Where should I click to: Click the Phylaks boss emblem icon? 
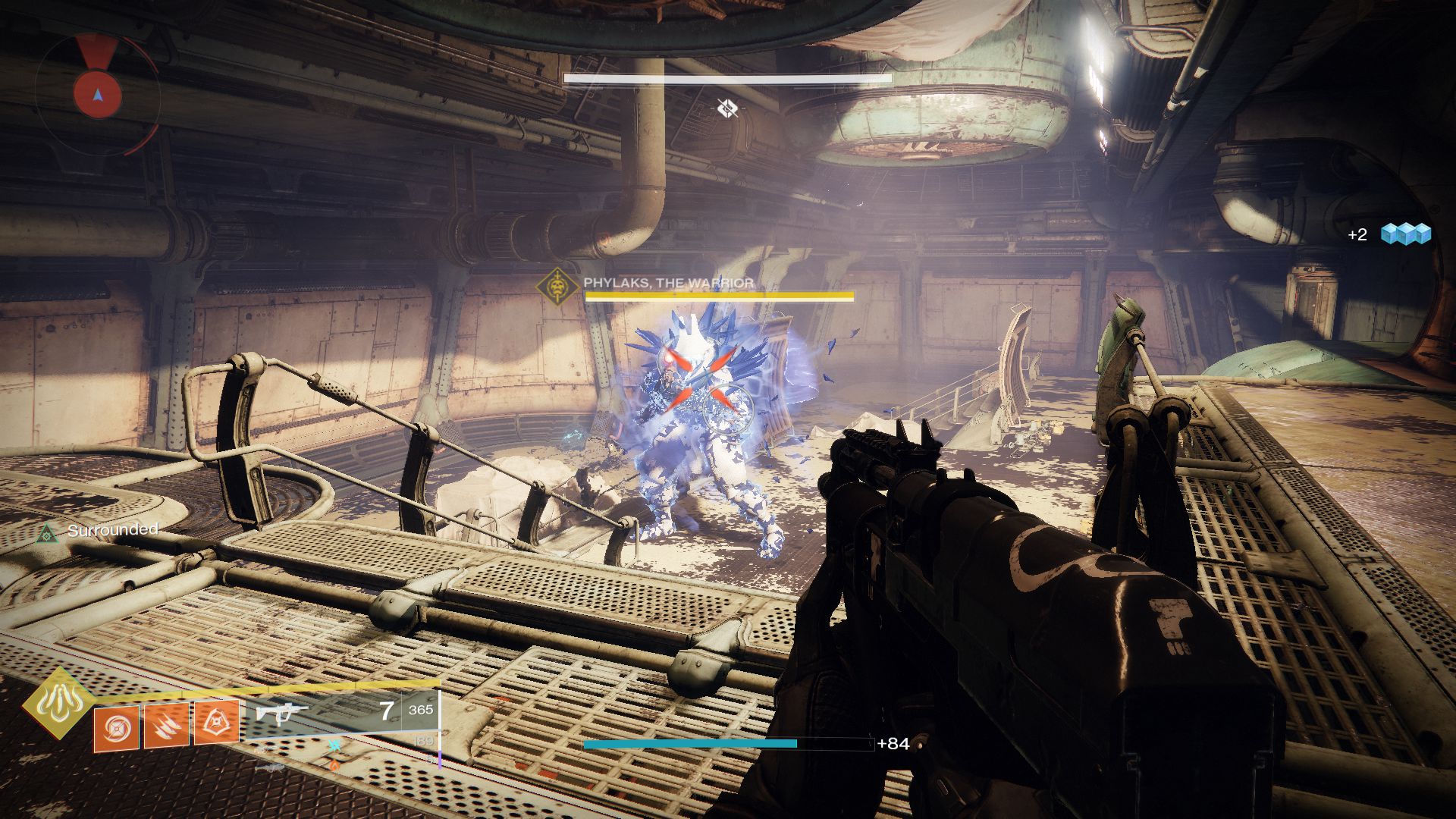(x=558, y=286)
